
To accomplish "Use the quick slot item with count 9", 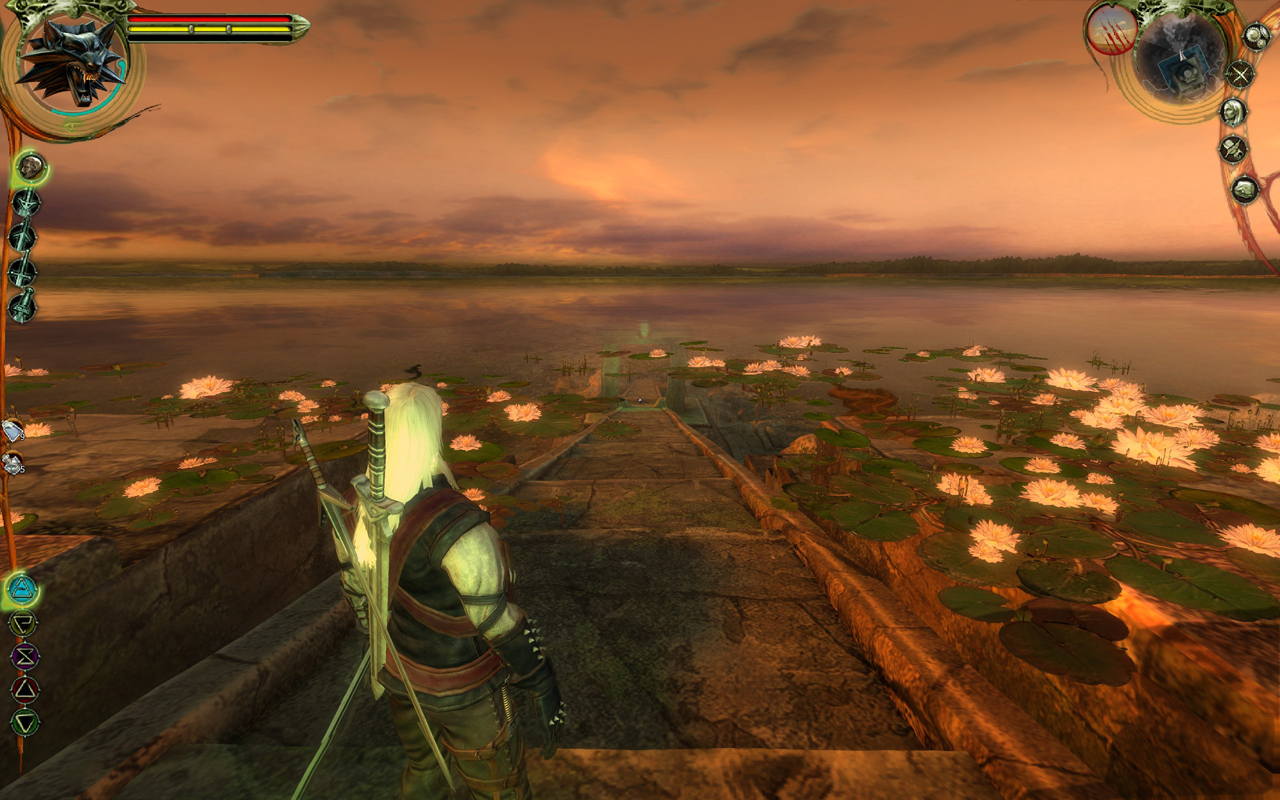I will (x=12, y=430).
